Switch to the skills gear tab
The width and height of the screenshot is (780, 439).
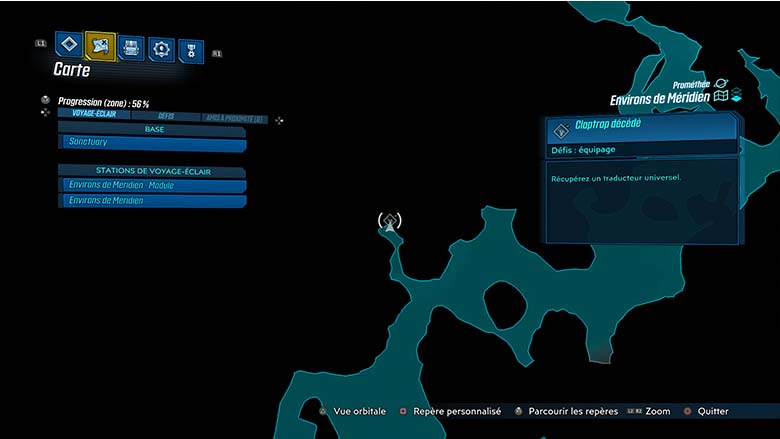(x=160, y=48)
